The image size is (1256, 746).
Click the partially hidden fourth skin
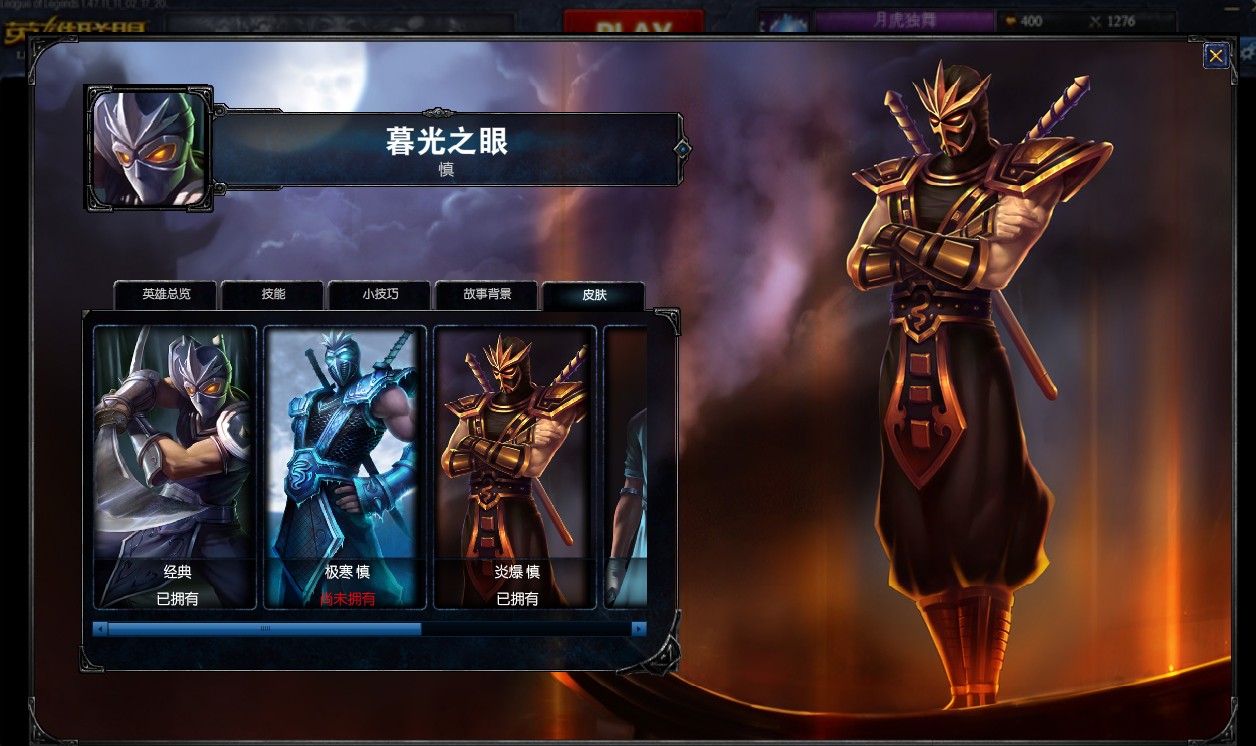[x=626, y=466]
